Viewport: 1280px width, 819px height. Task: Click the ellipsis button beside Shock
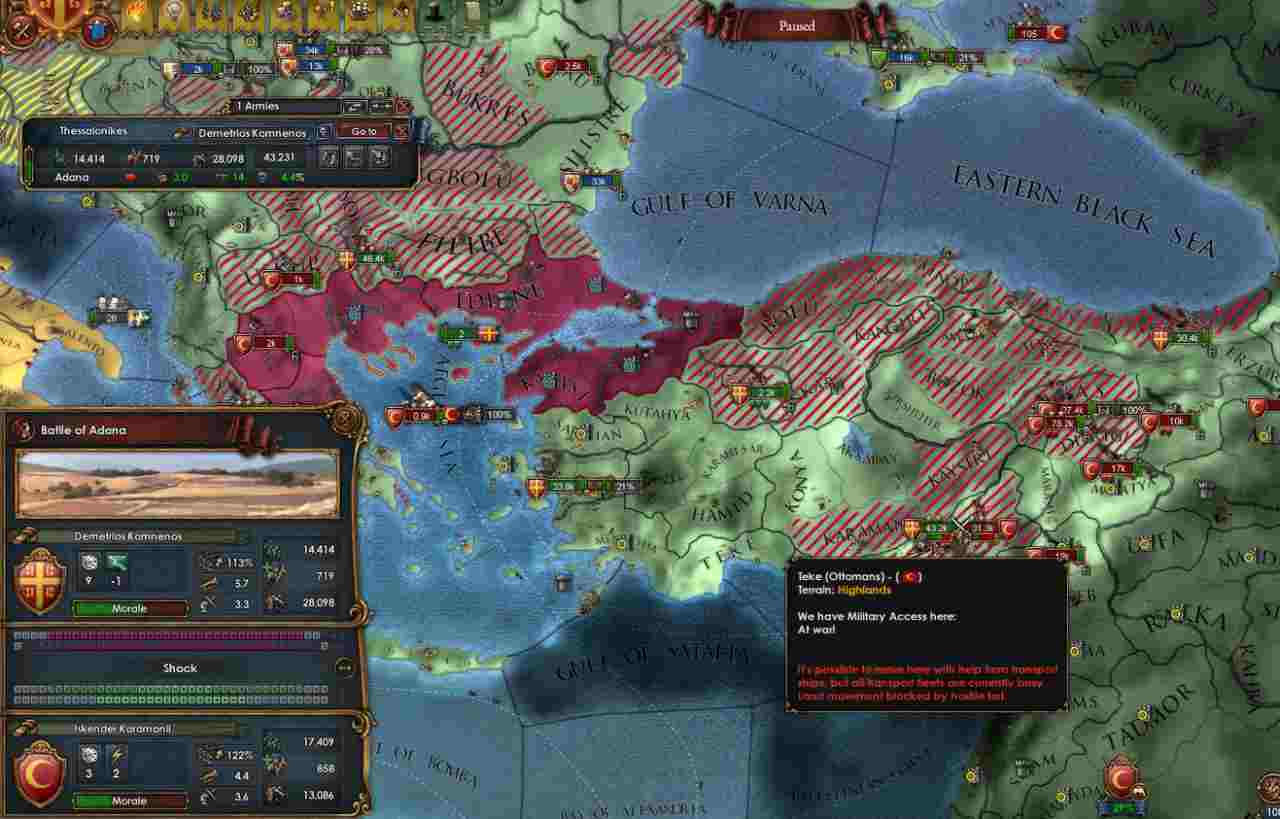coord(345,668)
